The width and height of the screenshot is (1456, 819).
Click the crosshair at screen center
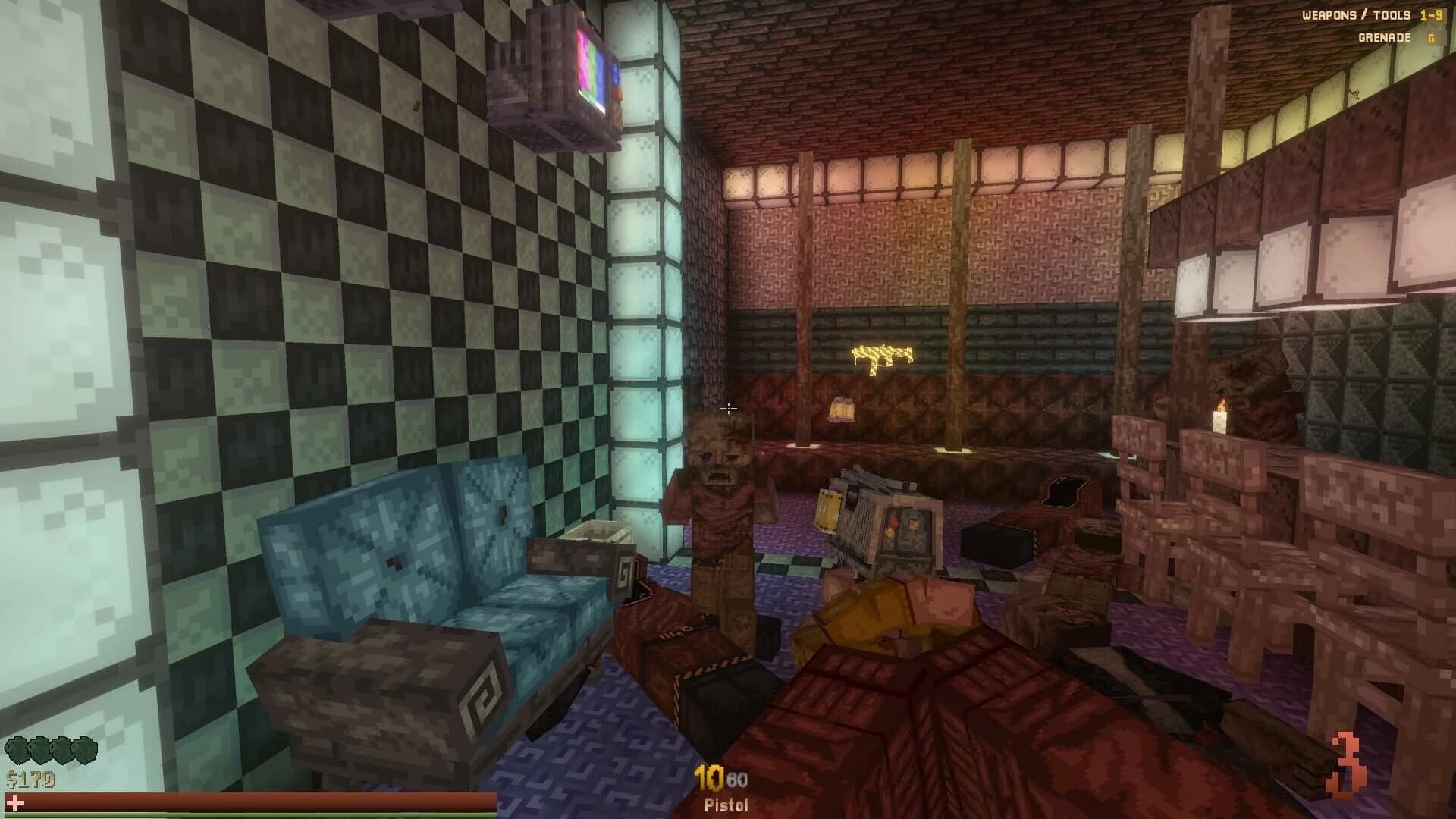click(x=728, y=409)
